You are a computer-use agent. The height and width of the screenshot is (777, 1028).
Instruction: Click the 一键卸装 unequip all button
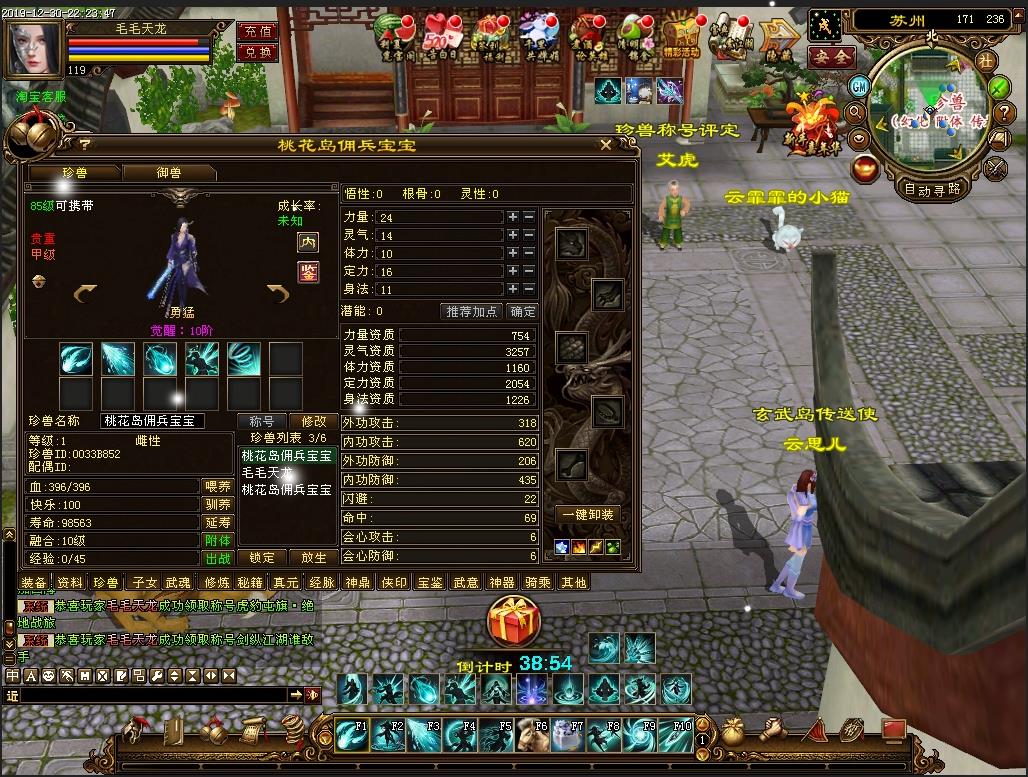click(x=588, y=514)
